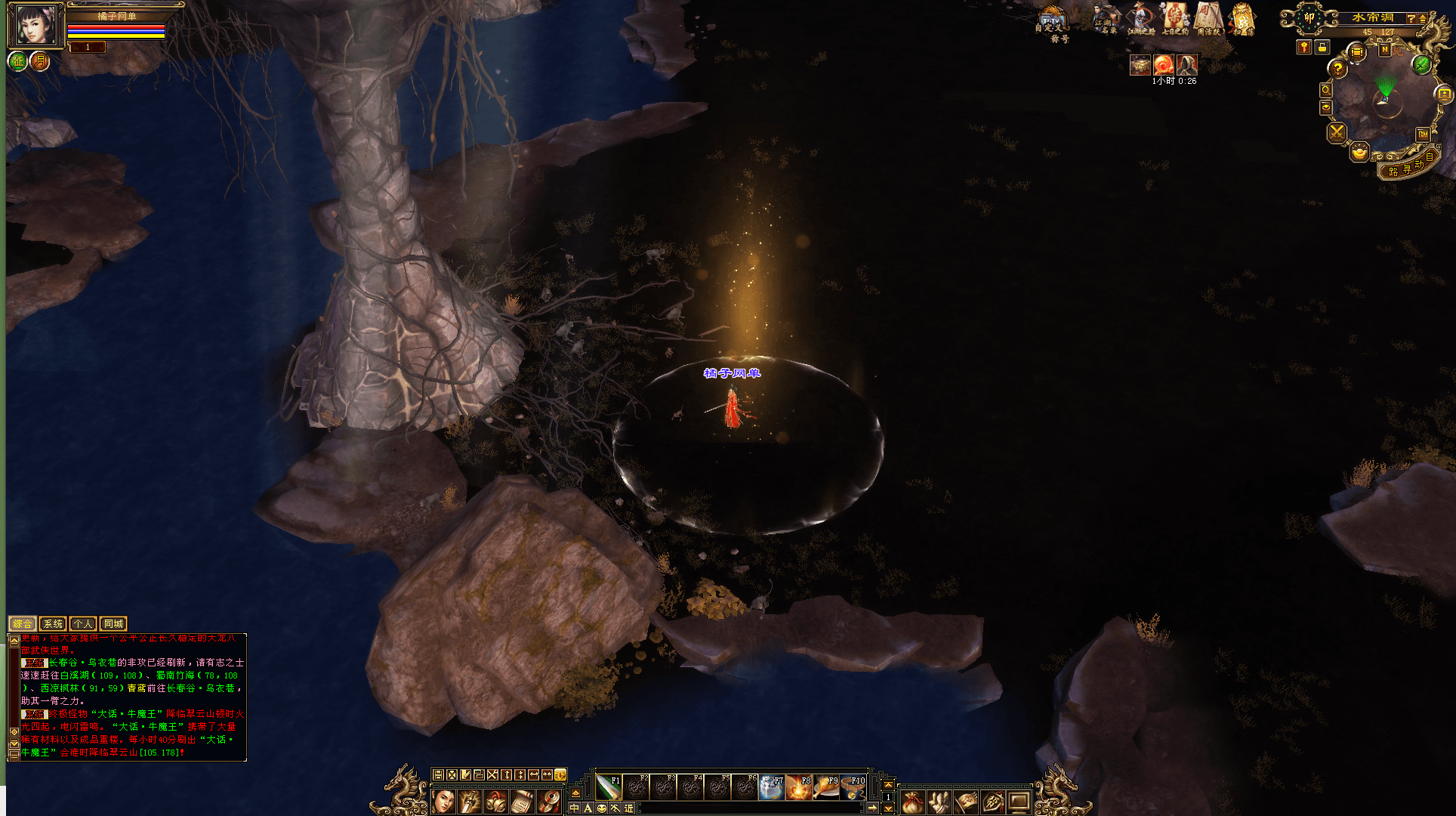Viewport: 1456px width, 816px height.
Task: Open the money bag inventory icon
Action: pos(913,802)
